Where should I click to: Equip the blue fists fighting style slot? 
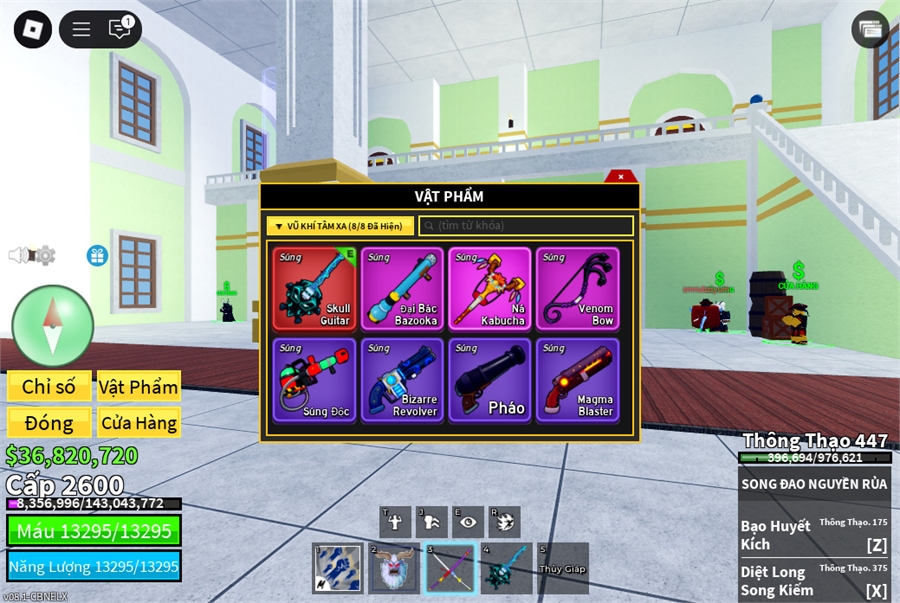click(x=337, y=568)
